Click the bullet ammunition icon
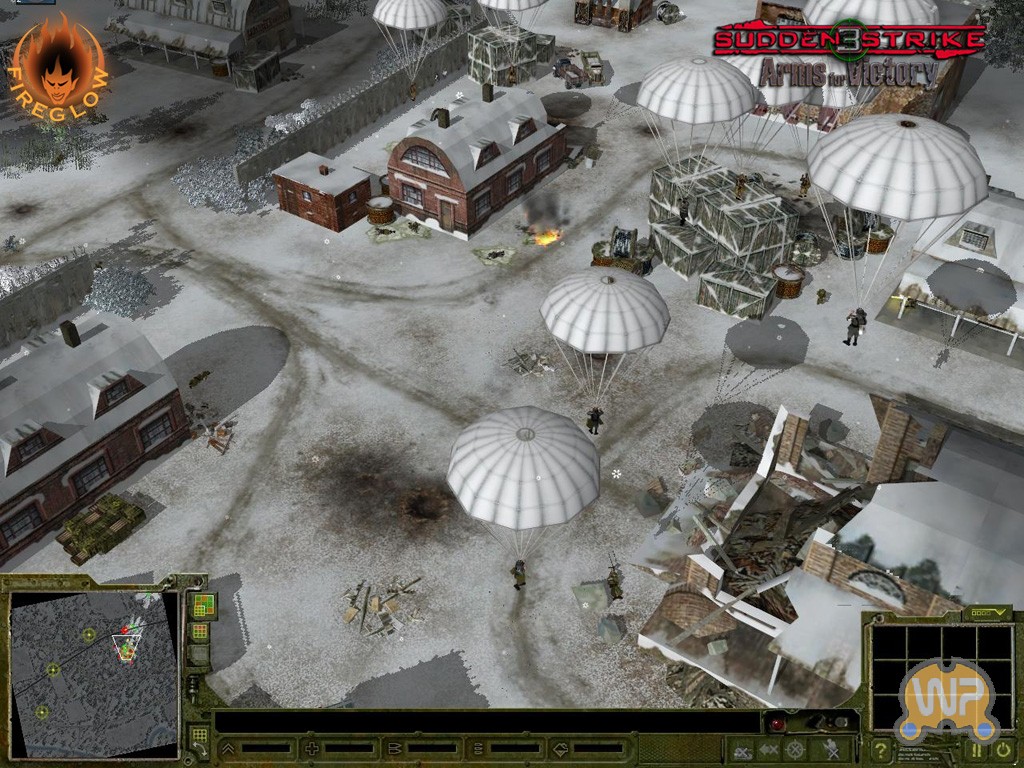1024x768 pixels. (x=394, y=748)
